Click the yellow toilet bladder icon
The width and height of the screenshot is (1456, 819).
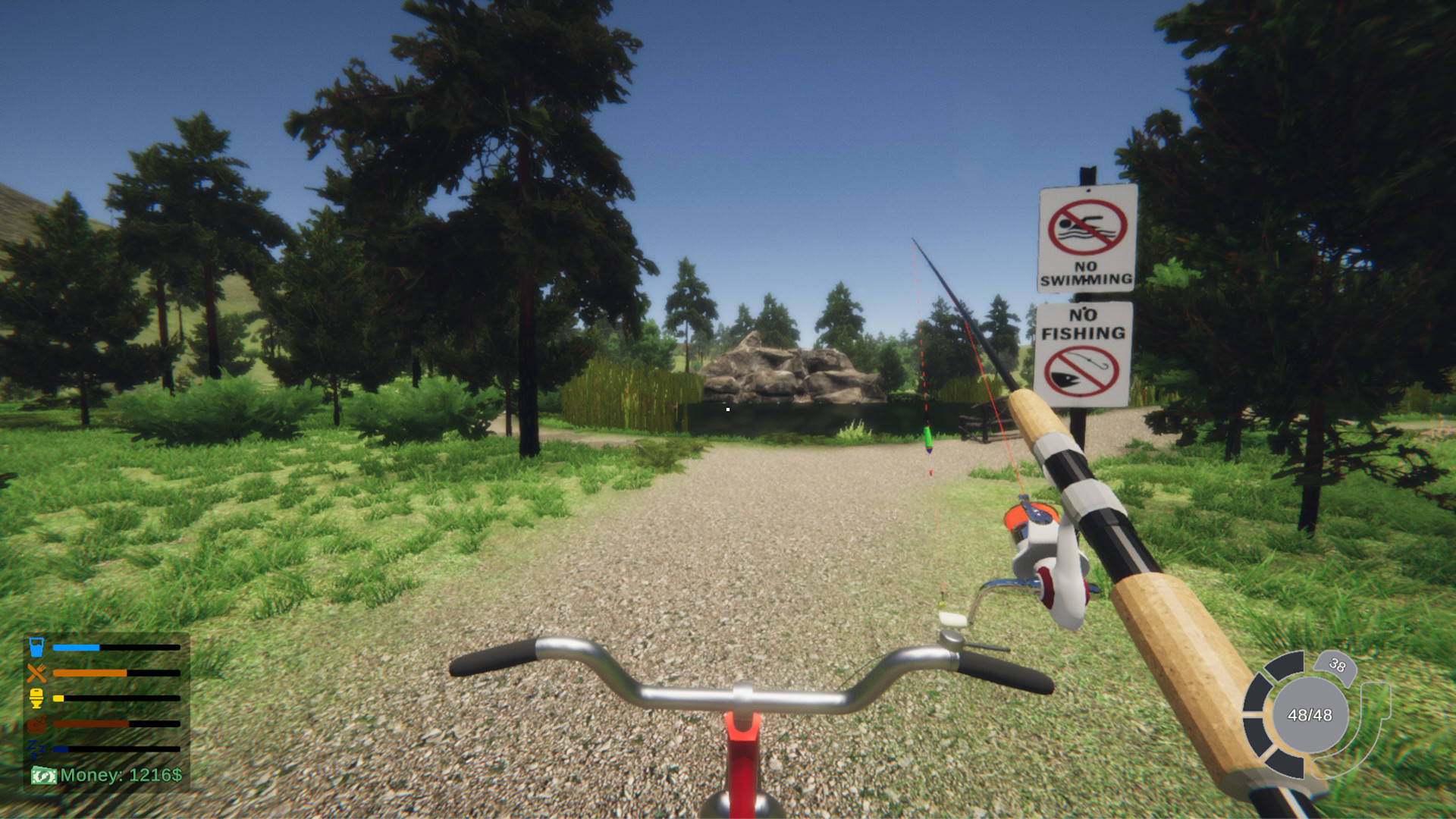tap(36, 698)
